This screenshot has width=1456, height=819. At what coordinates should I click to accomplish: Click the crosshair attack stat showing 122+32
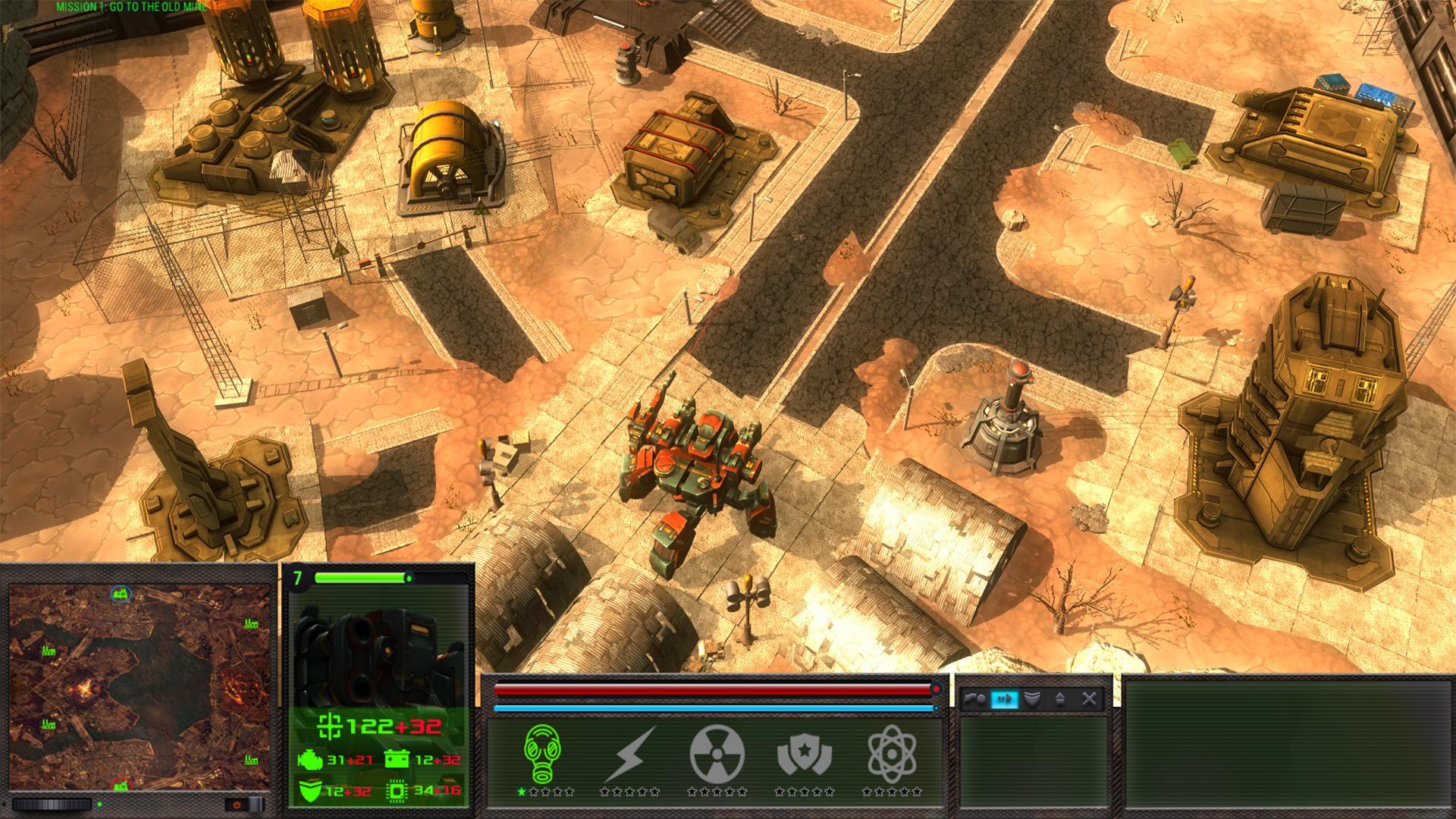click(x=331, y=728)
